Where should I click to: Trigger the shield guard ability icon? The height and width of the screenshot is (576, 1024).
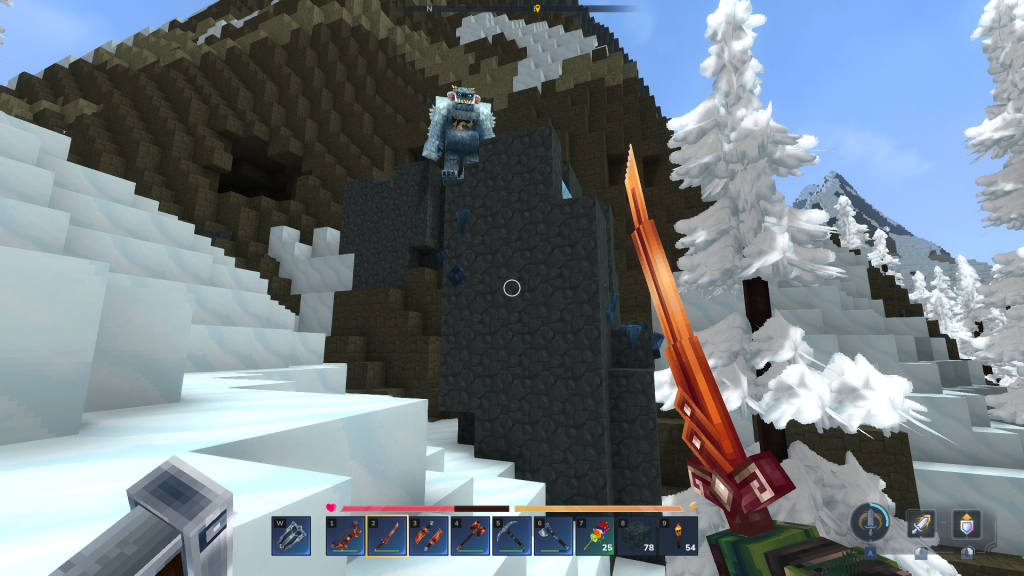tap(966, 524)
